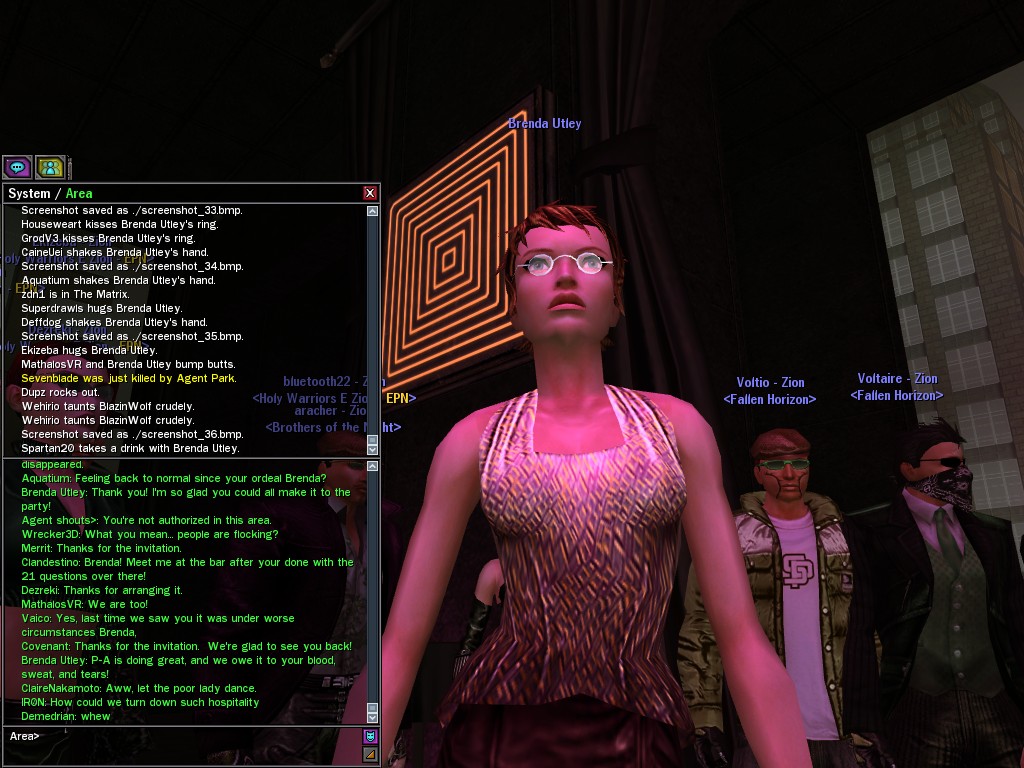1024x768 pixels.
Task: Click the Area chat scroll-up arrow
Action: pos(373,466)
